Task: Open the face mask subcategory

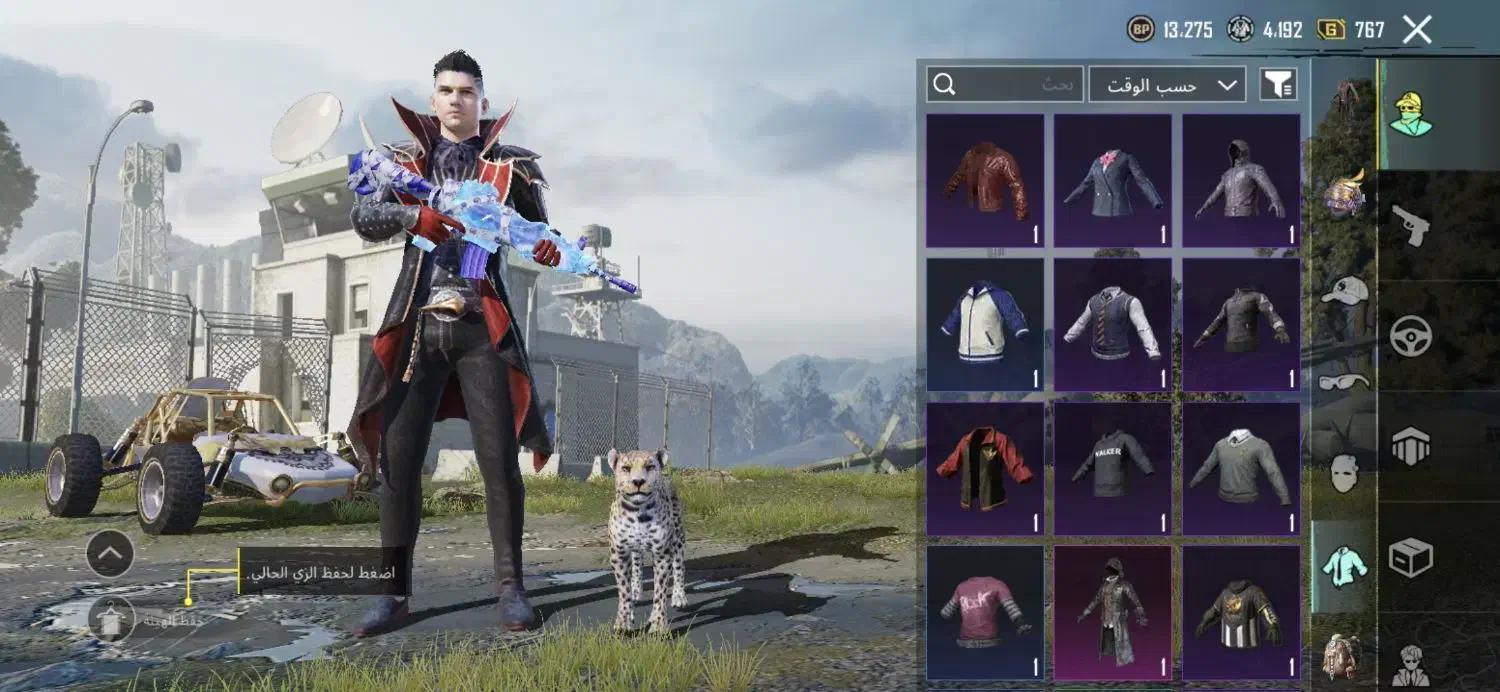Action: tap(1344, 473)
